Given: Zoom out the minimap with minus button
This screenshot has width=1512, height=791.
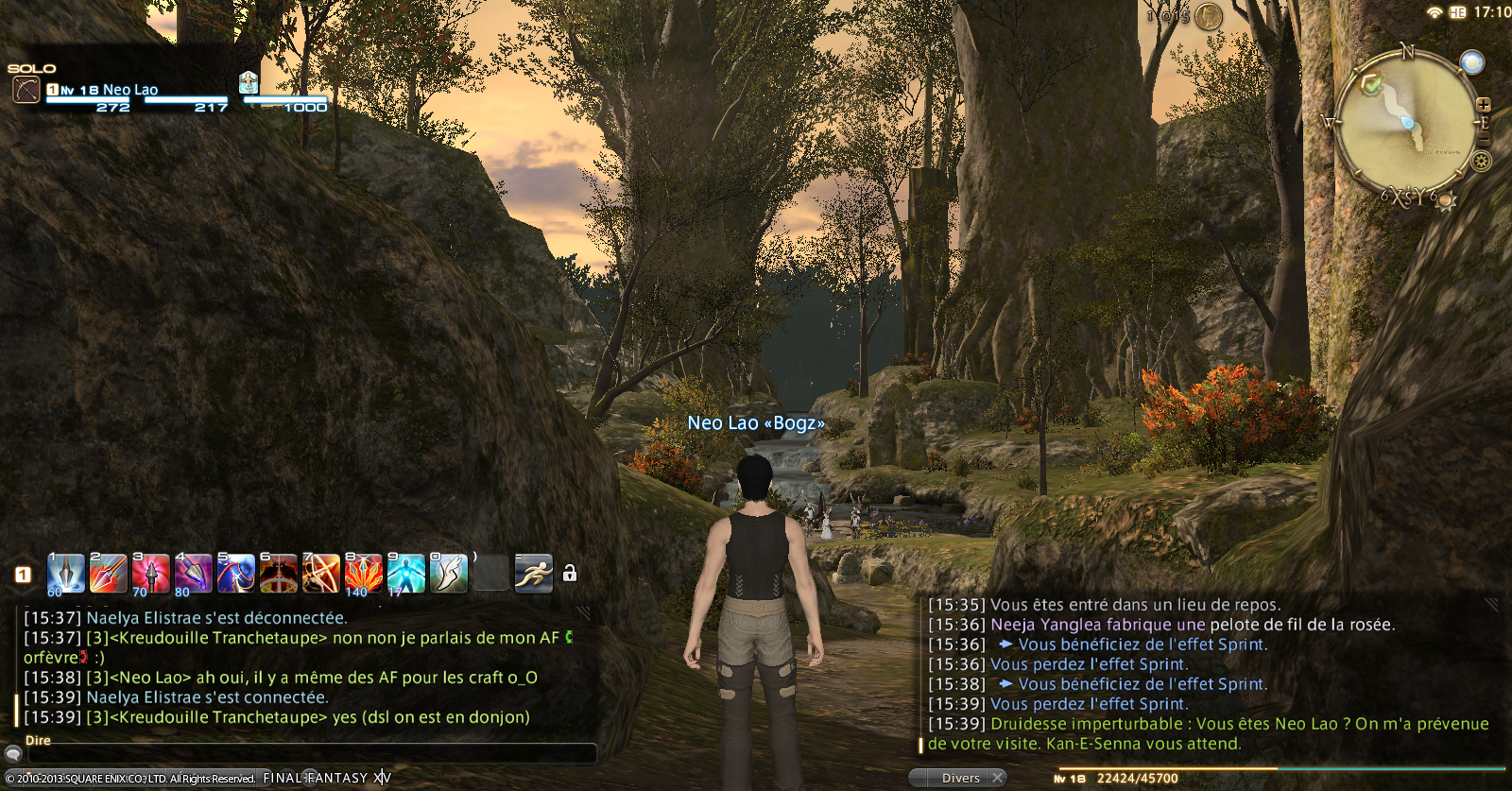Looking at the screenshot, I should [1484, 140].
